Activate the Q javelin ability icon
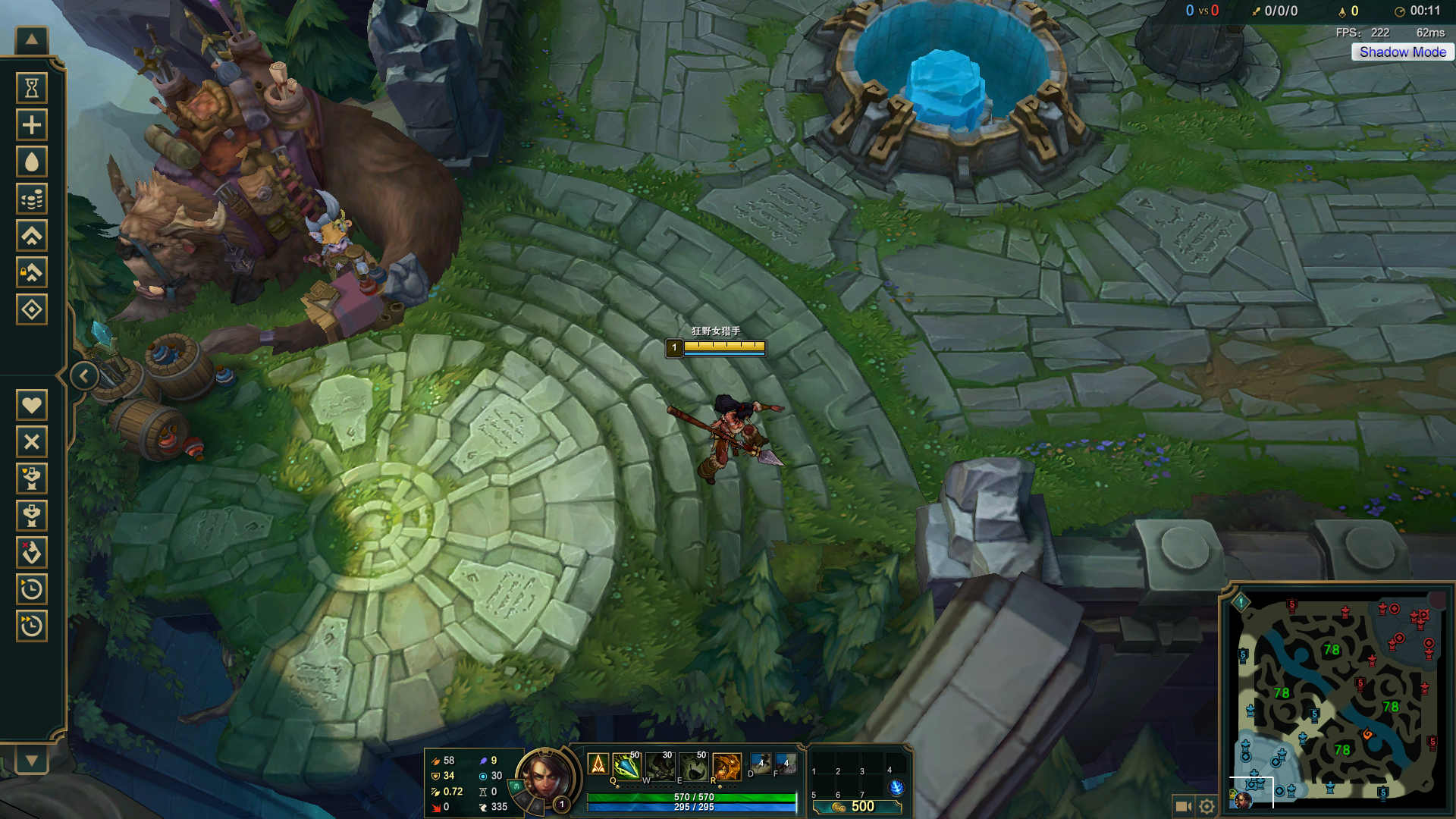The height and width of the screenshot is (819, 1456). pos(626,766)
